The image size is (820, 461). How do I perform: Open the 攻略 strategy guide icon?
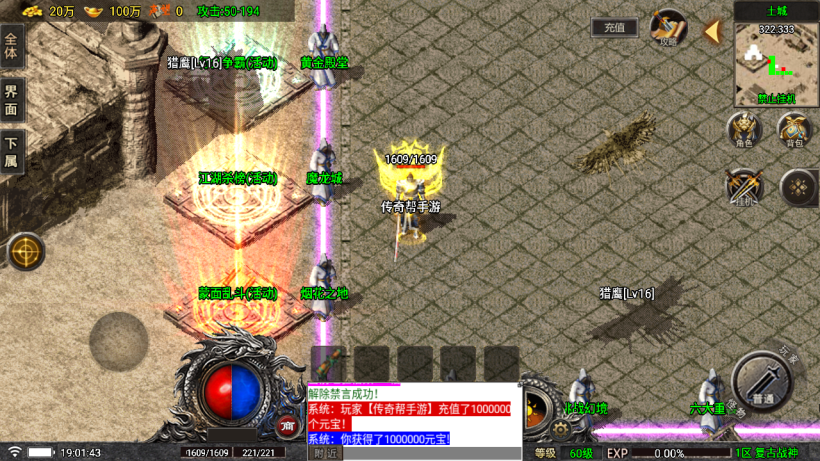tap(667, 28)
